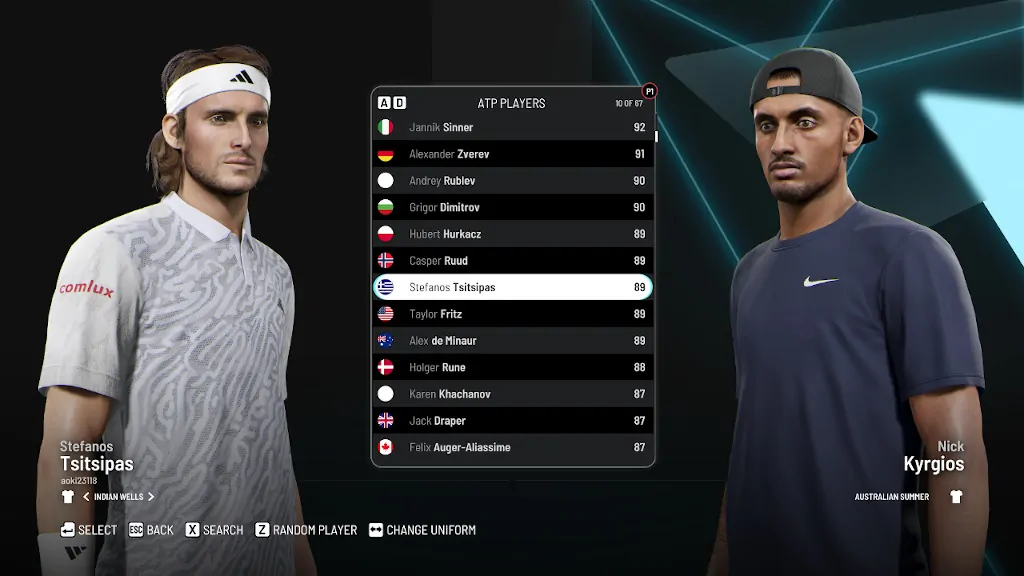Screen dimensions: 1024x576
Task: Select Casper Ruud in the list
Action: [512, 261]
